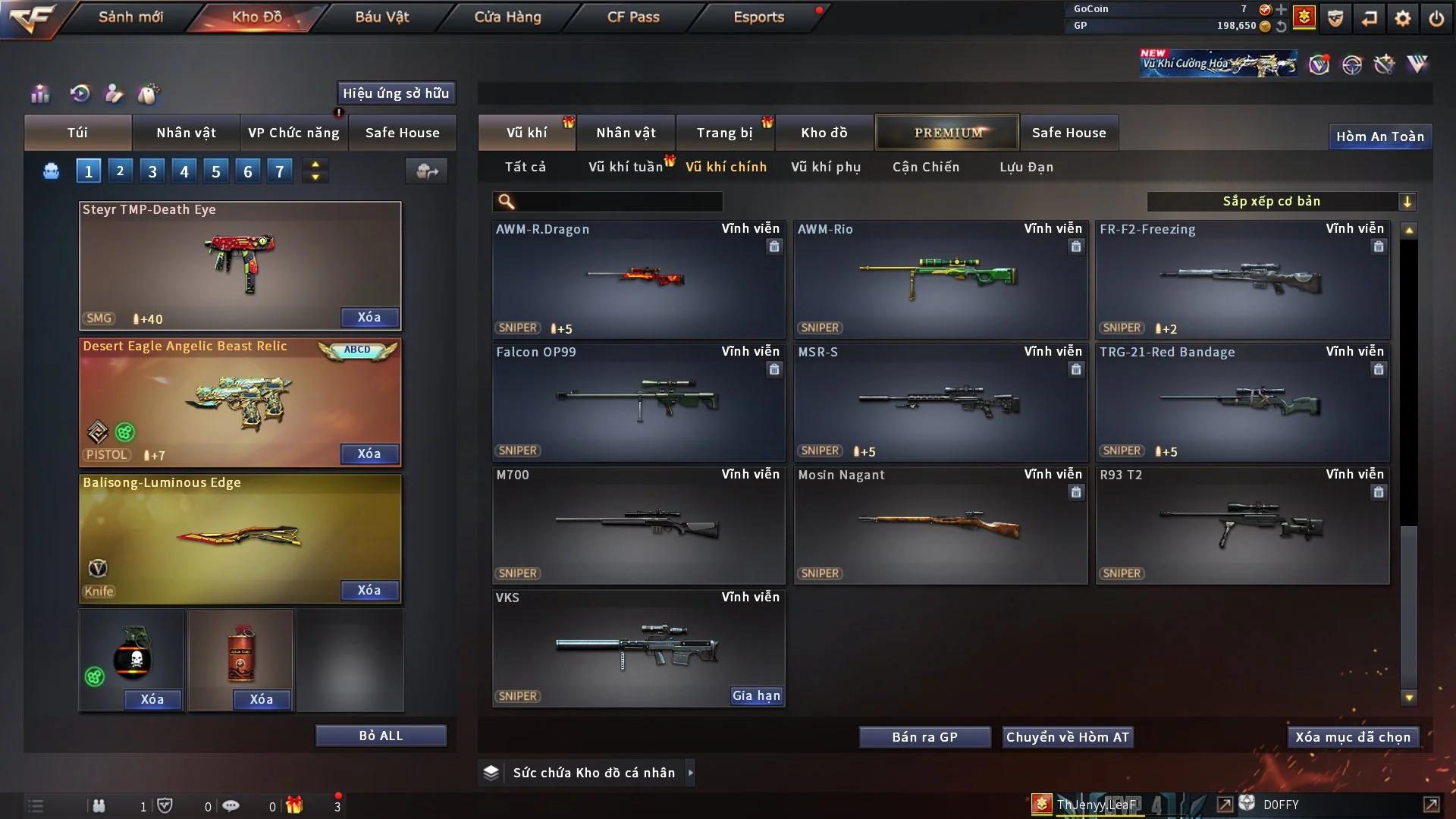This screenshot has height=819, width=1456.
Task: Open the Hòm An Toàn button
Action: pyautogui.click(x=1379, y=136)
